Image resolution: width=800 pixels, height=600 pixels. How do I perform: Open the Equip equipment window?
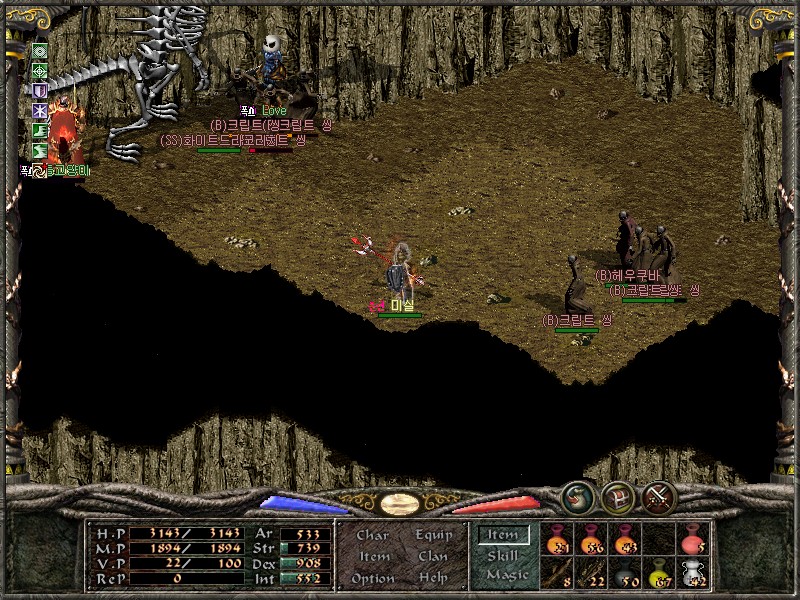(x=434, y=536)
